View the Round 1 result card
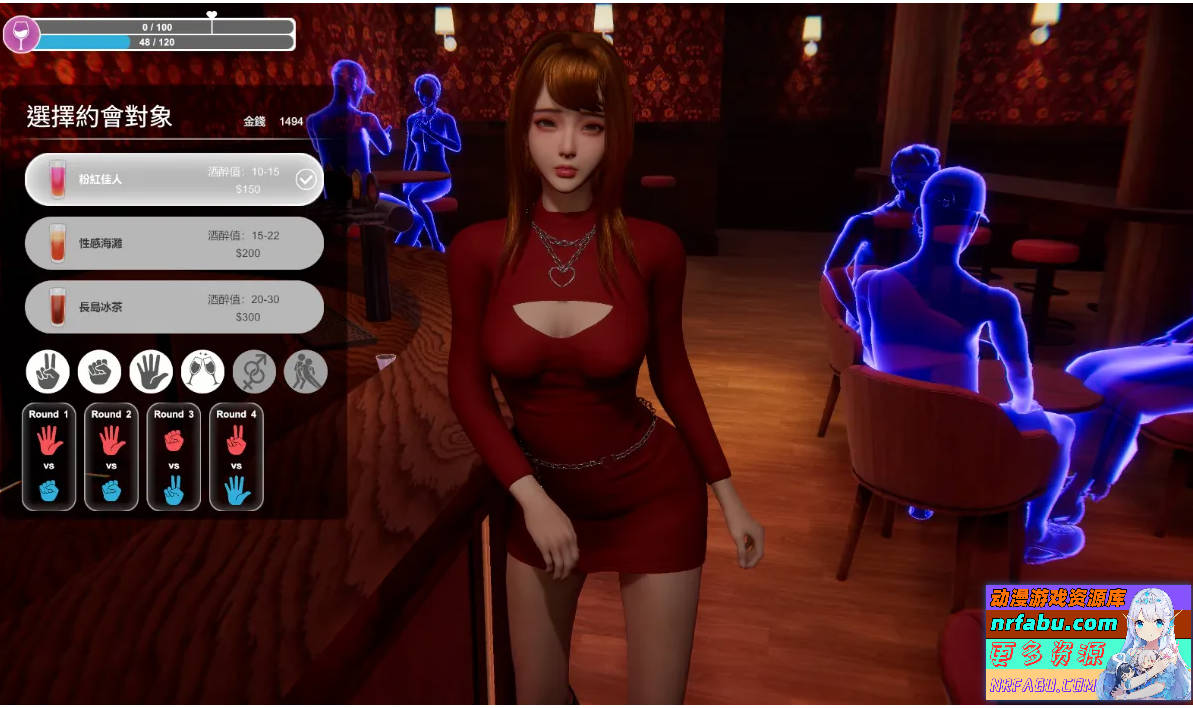 tap(49, 457)
